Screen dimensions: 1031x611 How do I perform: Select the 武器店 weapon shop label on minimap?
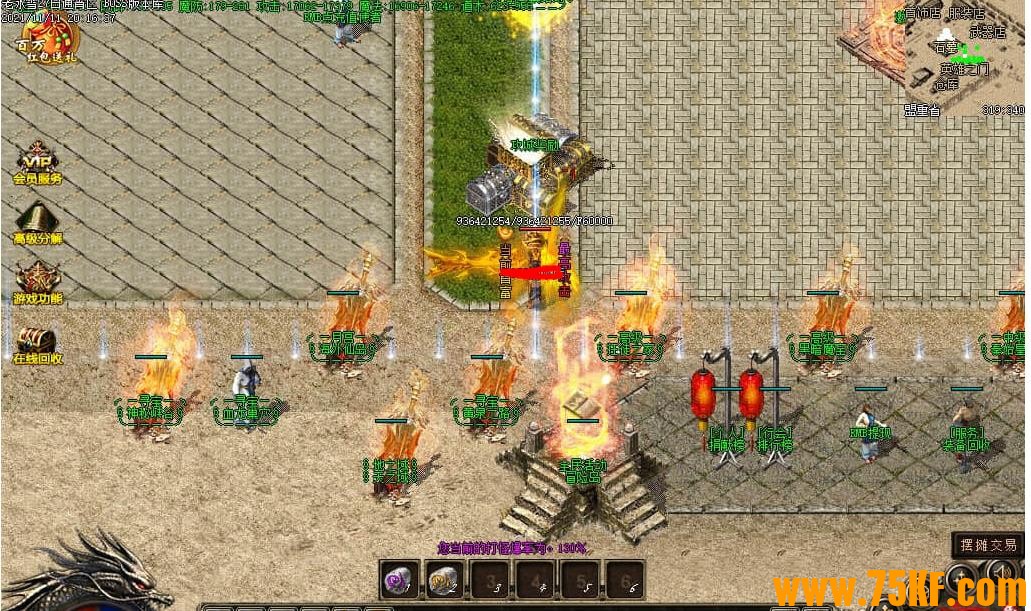click(987, 32)
